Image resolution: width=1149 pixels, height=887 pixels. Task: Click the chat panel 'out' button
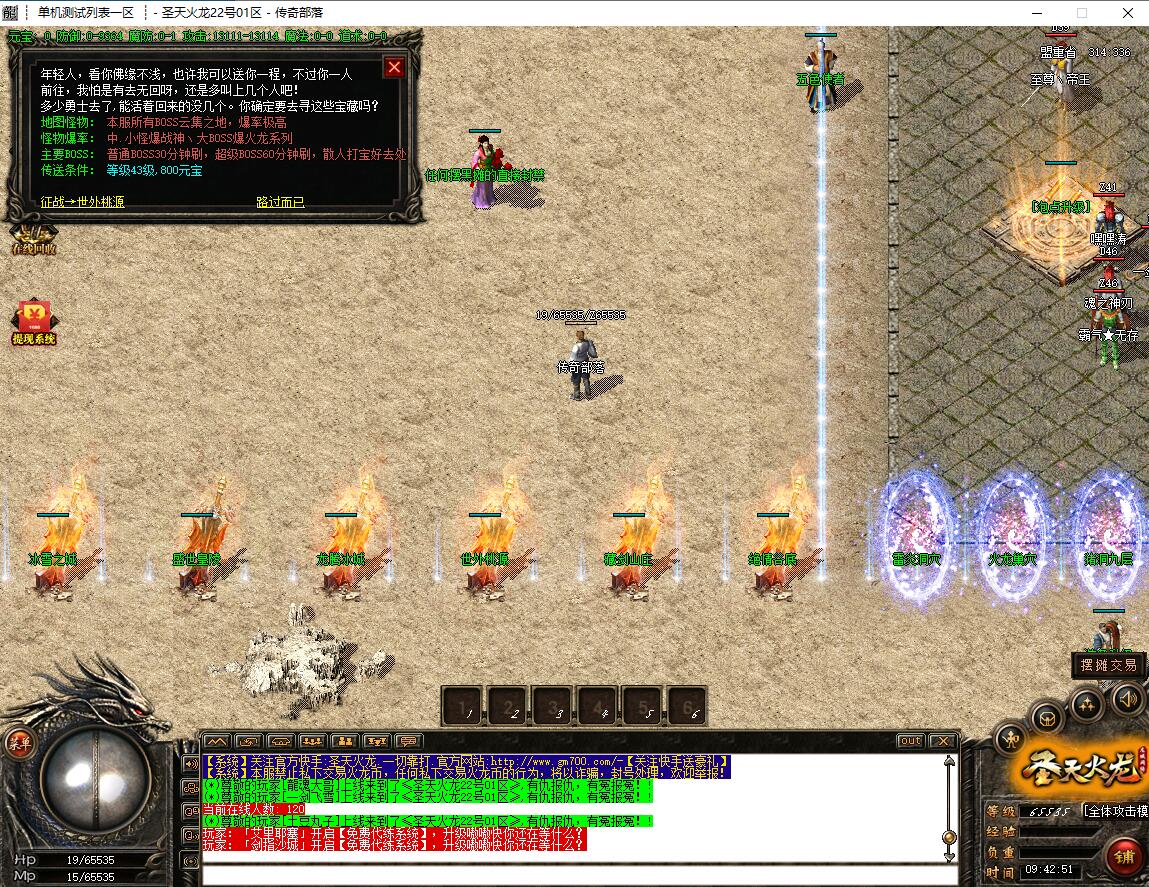909,741
